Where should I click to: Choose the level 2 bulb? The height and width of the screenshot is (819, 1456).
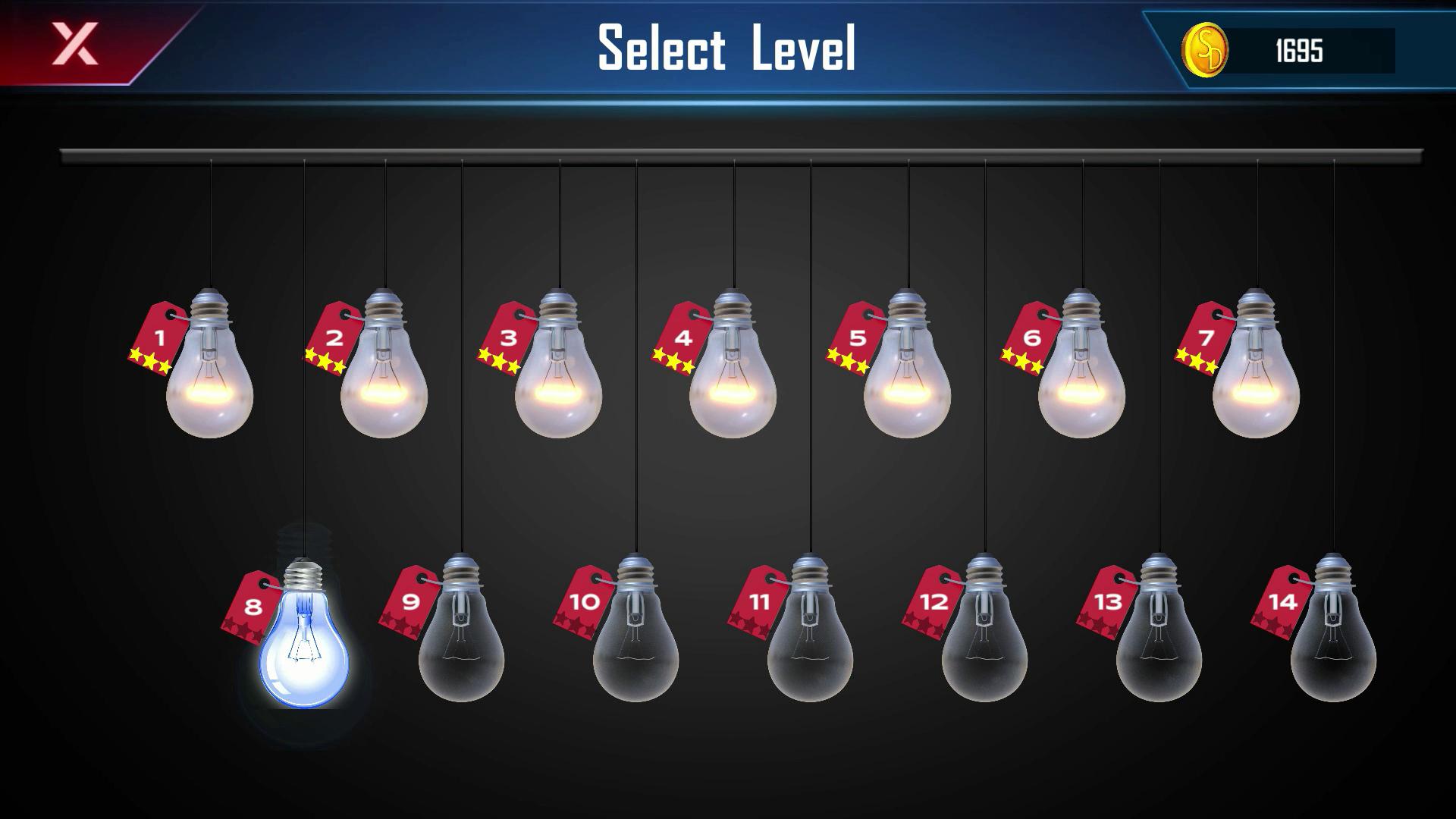click(384, 379)
